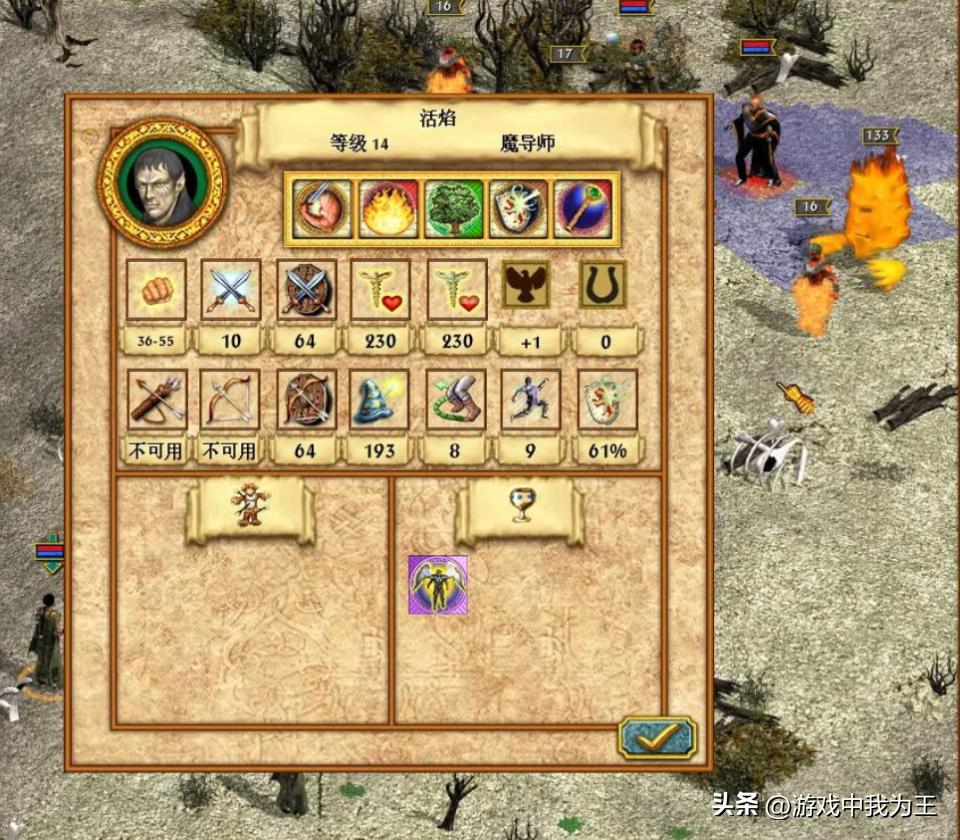Click the snake-wrapped boot movement icon
The height and width of the screenshot is (840, 960).
(x=456, y=400)
